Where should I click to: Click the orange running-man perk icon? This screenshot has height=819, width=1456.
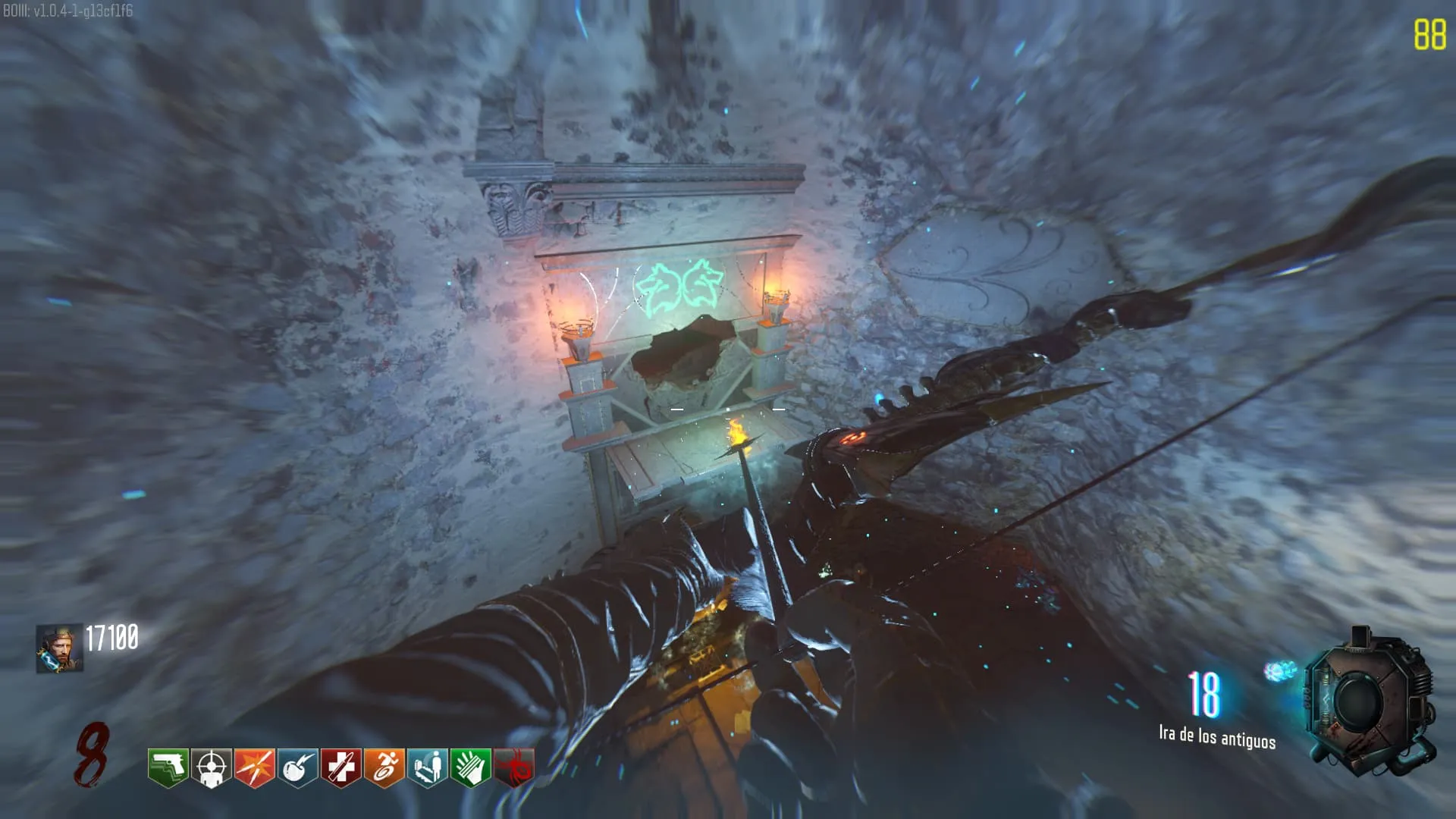click(384, 767)
